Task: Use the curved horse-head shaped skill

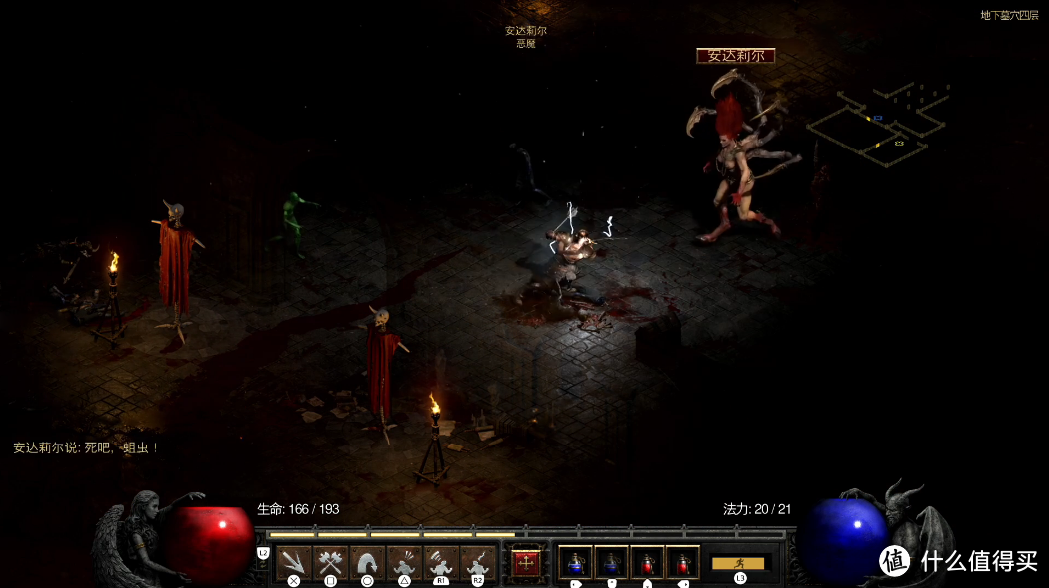Action: 367,562
